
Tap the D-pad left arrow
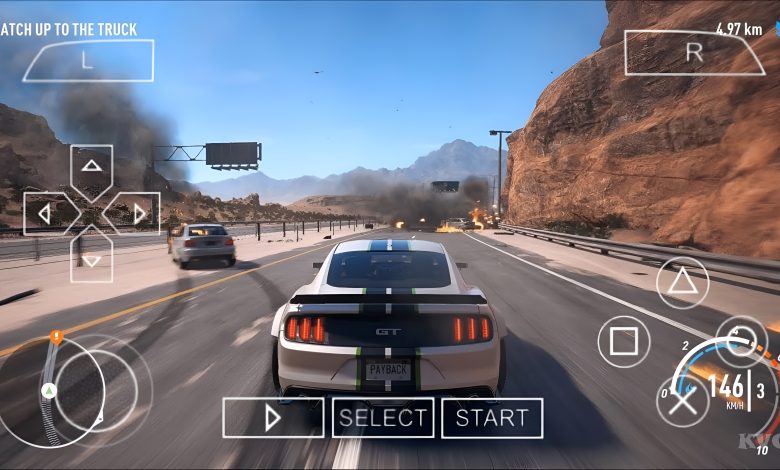tap(45, 213)
